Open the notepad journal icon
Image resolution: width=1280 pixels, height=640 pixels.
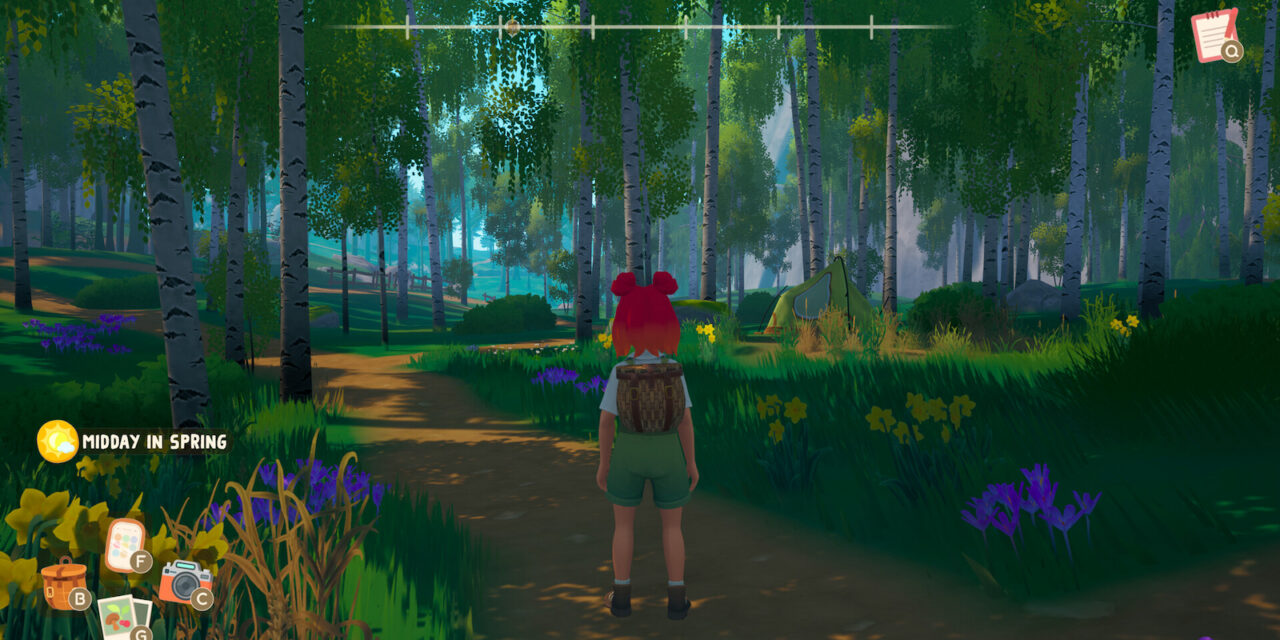click(x=1214, y=35)
